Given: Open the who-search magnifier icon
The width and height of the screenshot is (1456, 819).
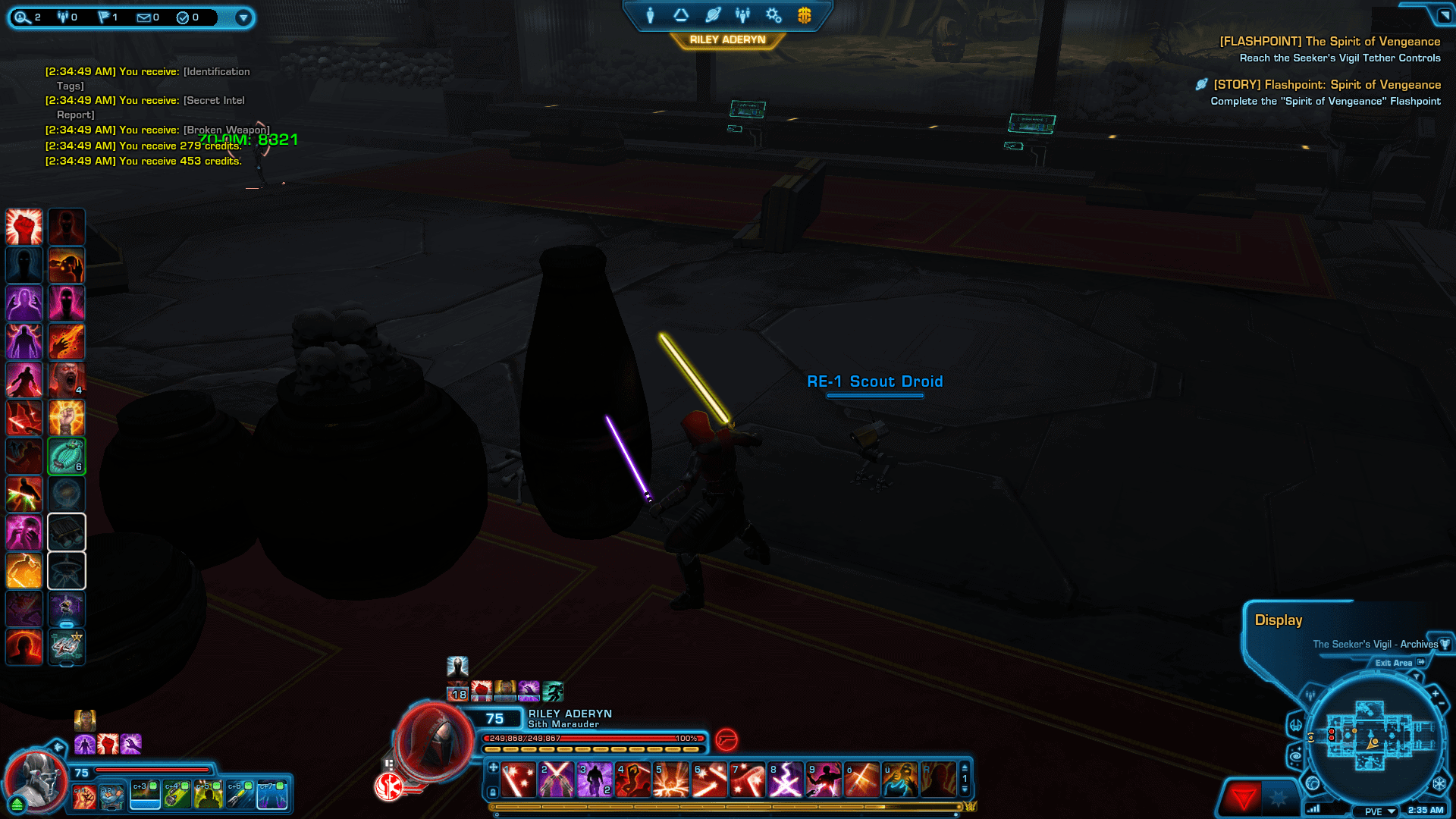Looking at the screenshot, I should pyautogui.click(x=21, y=17).
